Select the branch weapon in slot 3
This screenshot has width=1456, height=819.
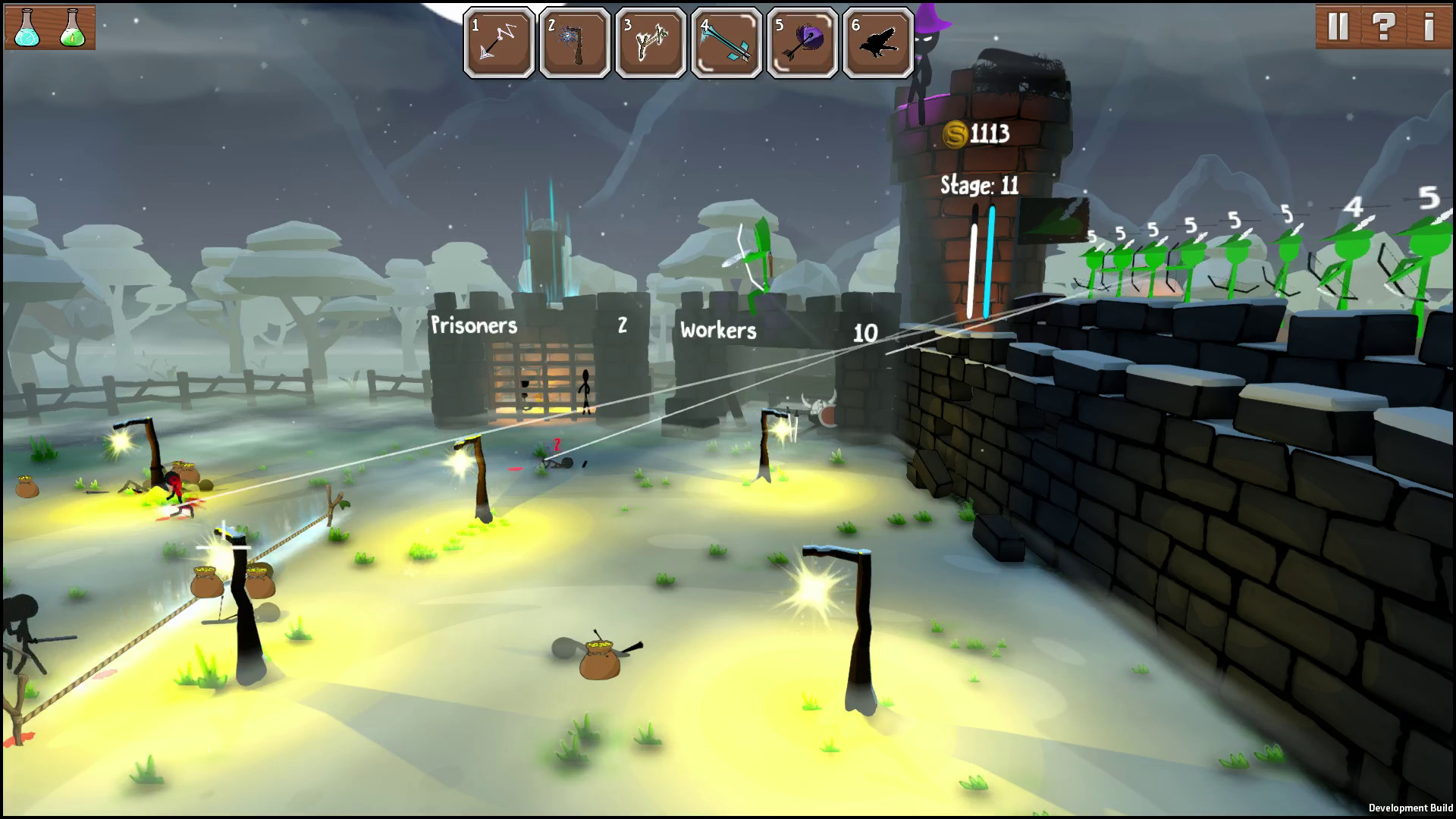point(651,42)
